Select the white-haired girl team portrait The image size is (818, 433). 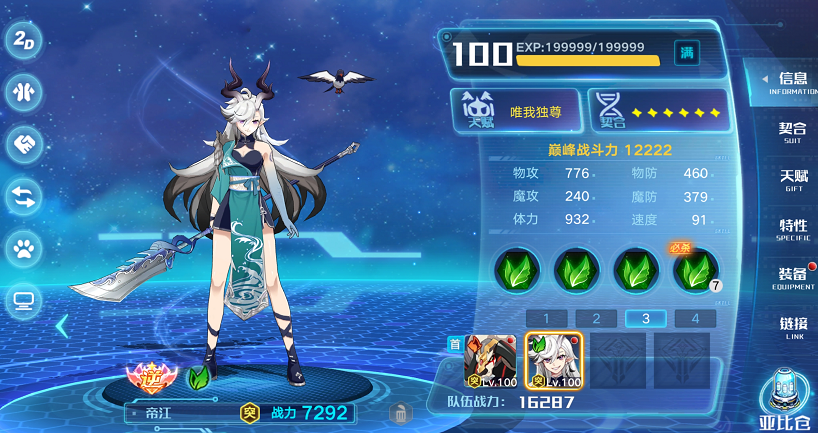[x=553, y=361]
